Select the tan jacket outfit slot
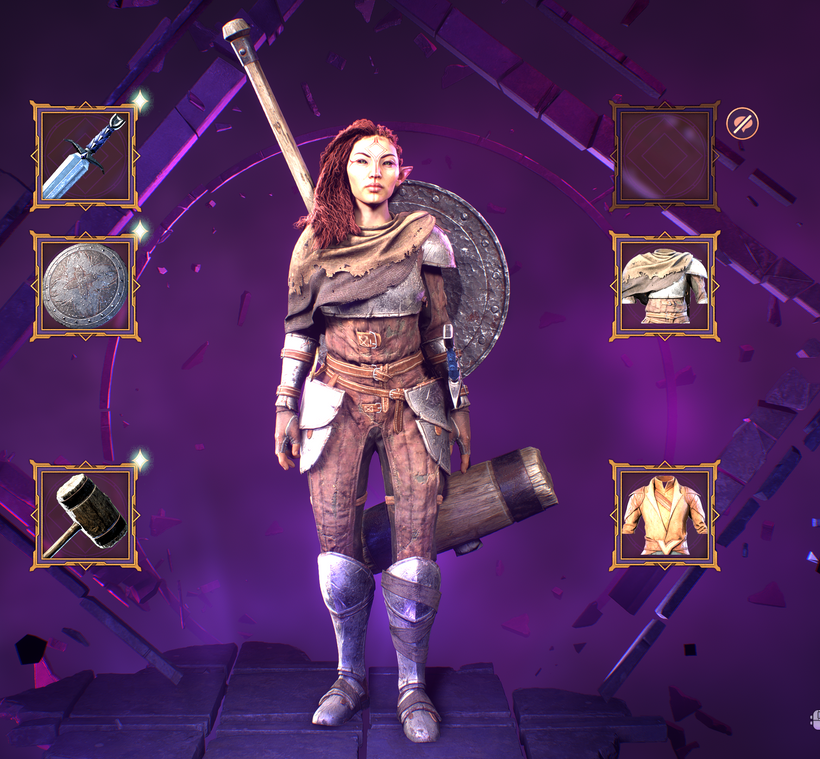The image size is (820, 759). [x=664, y=515]
